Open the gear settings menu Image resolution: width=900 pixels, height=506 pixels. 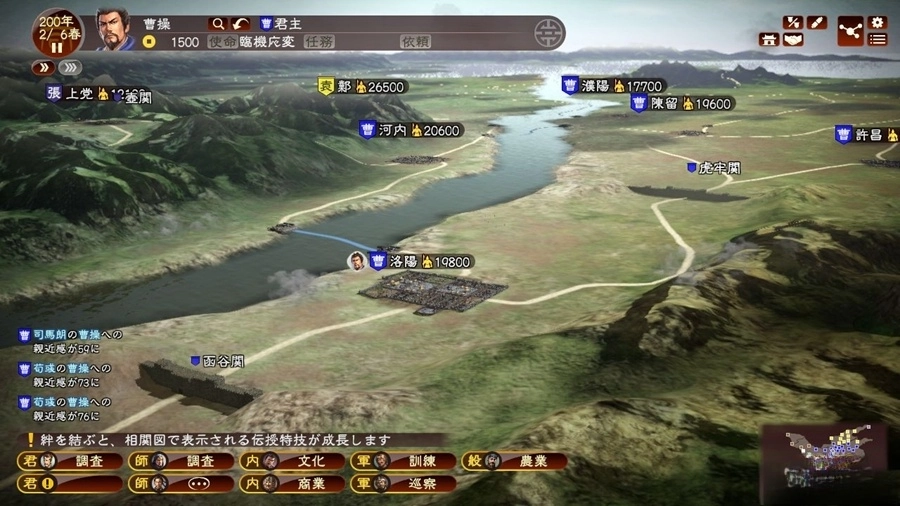pos(878,22)
